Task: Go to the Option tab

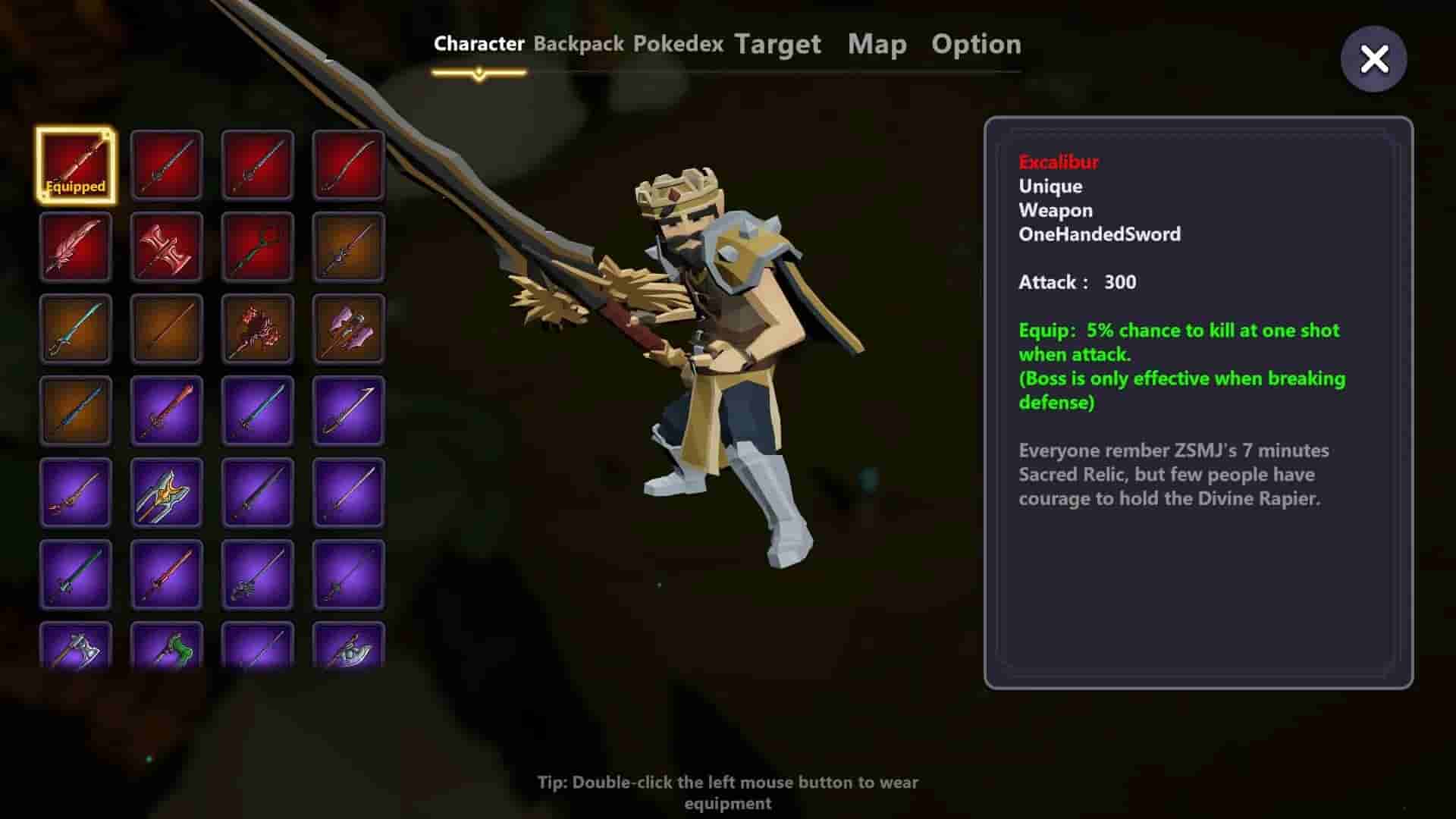Action: (x=976, y=44)
